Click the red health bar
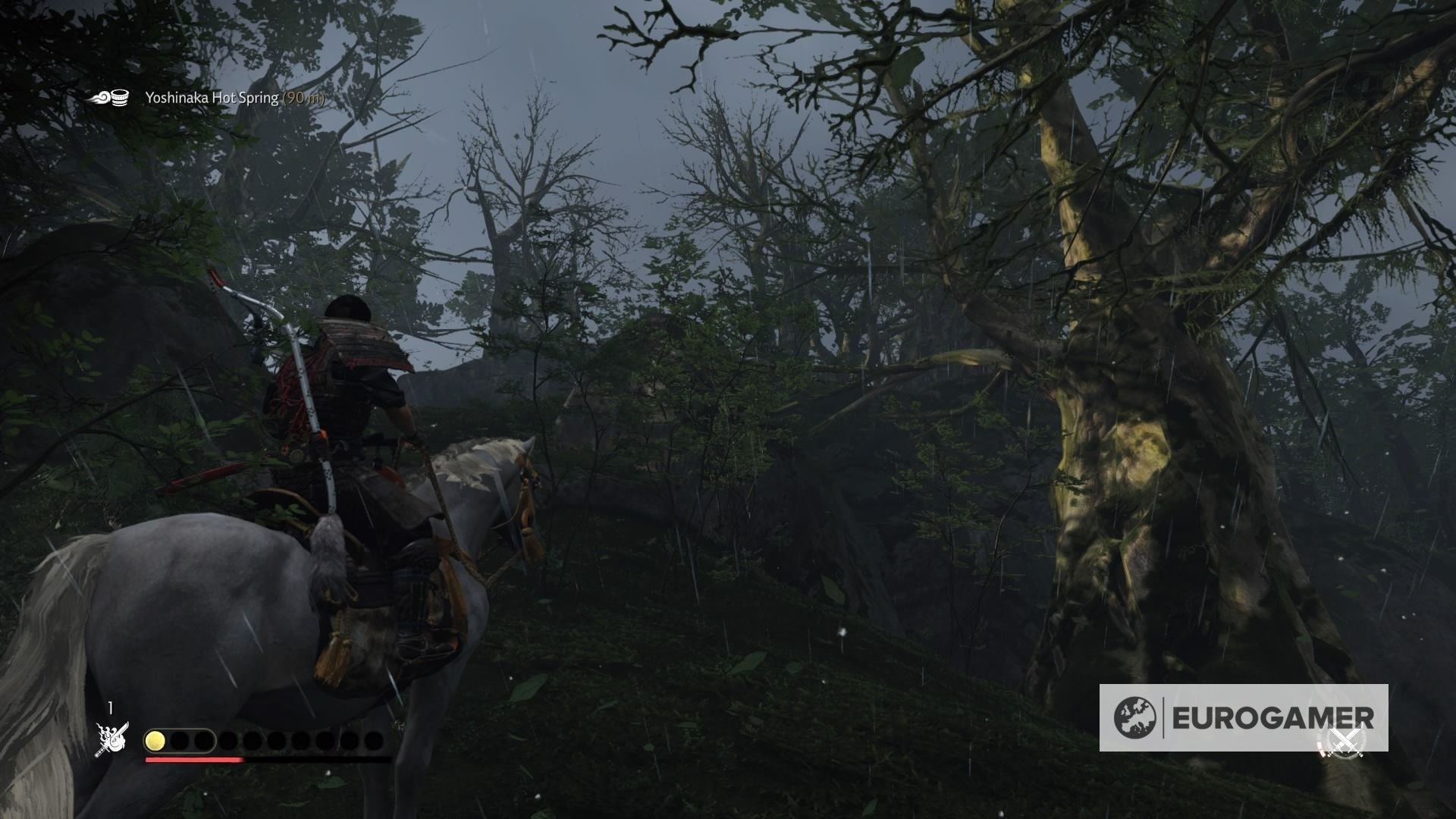The height and width of the screenshot is (819, 1456). coord(193,760)
